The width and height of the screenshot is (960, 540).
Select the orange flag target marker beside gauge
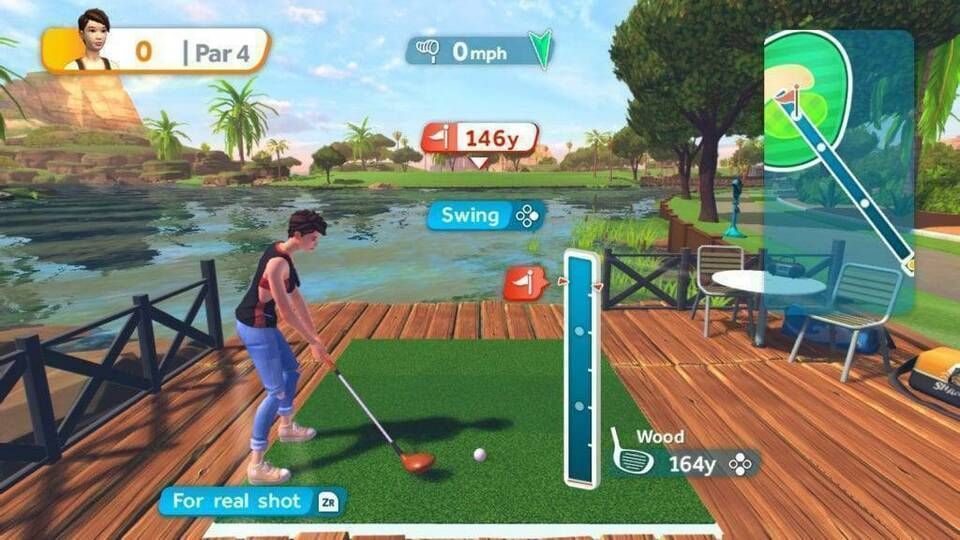523,285
